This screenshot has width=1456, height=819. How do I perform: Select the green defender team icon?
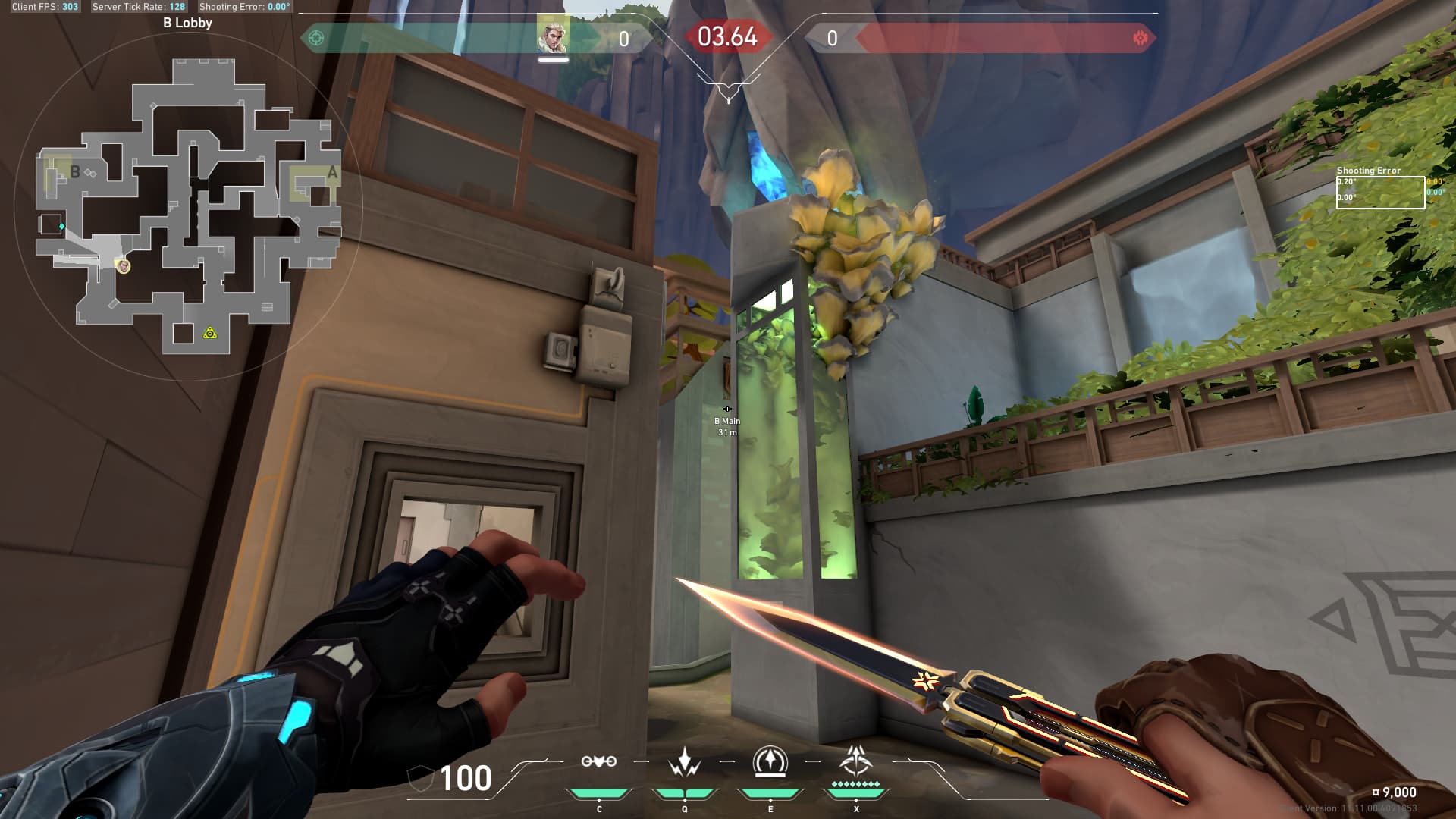(x=317, y=38)
